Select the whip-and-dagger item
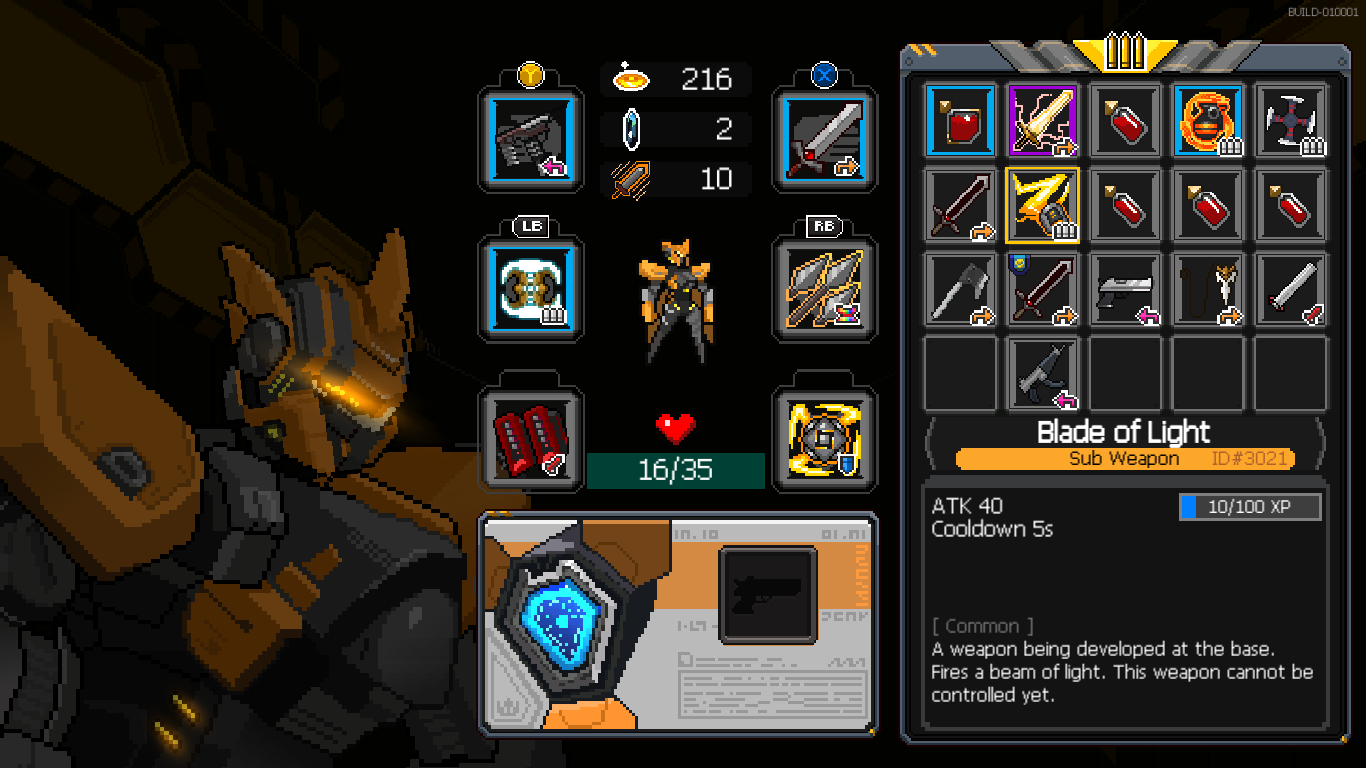Image resolution: width=1366 pixels, height=768 pixels. pyautogui.click(x=1208, y=290)
